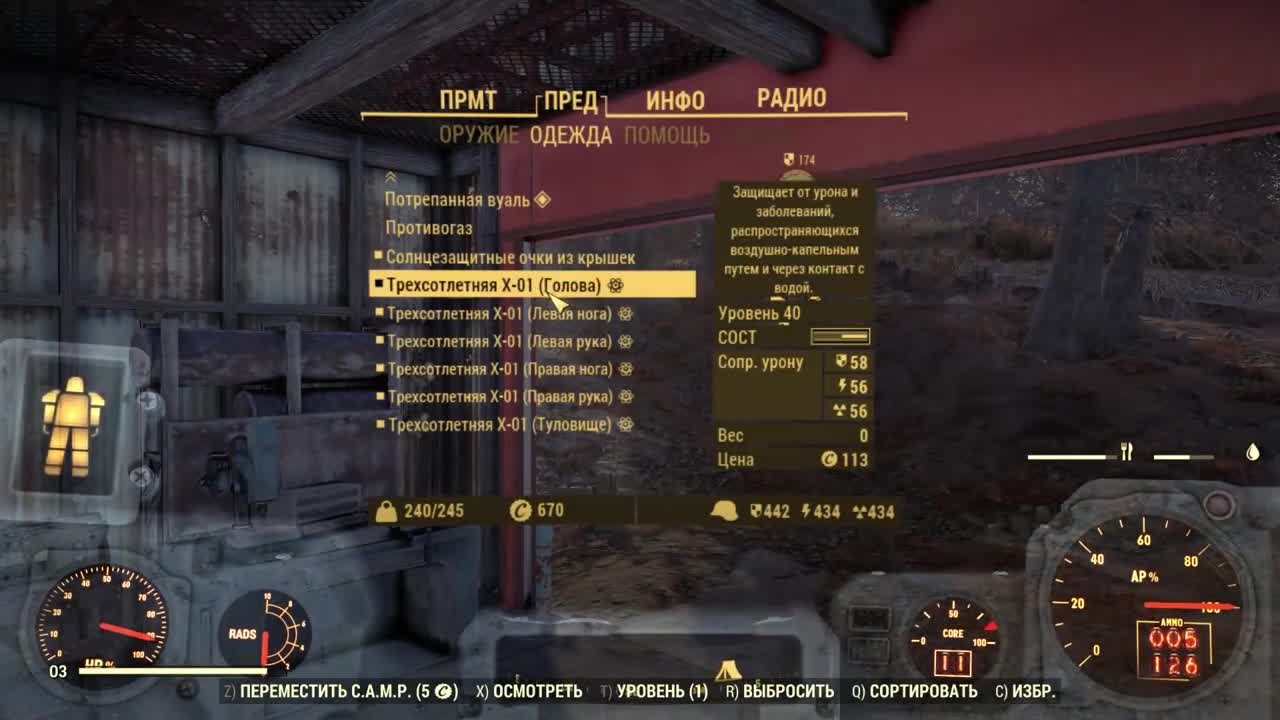Switch to the ИНФО tab
1280x720 pixels.
pyautogui.click(x=675, y=101)
